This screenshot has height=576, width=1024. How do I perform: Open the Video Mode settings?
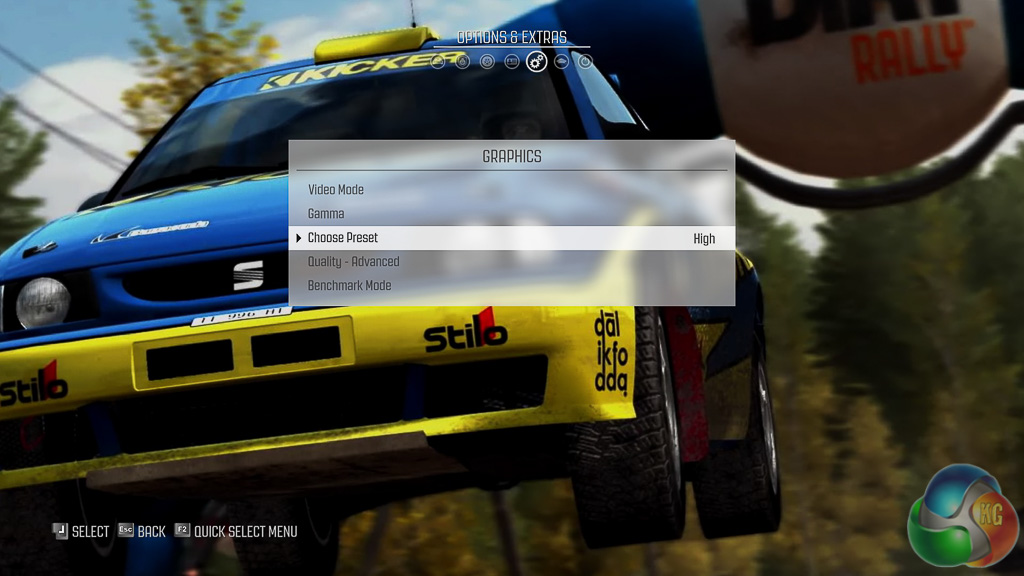pyautogui.click(x=336, y=190)
